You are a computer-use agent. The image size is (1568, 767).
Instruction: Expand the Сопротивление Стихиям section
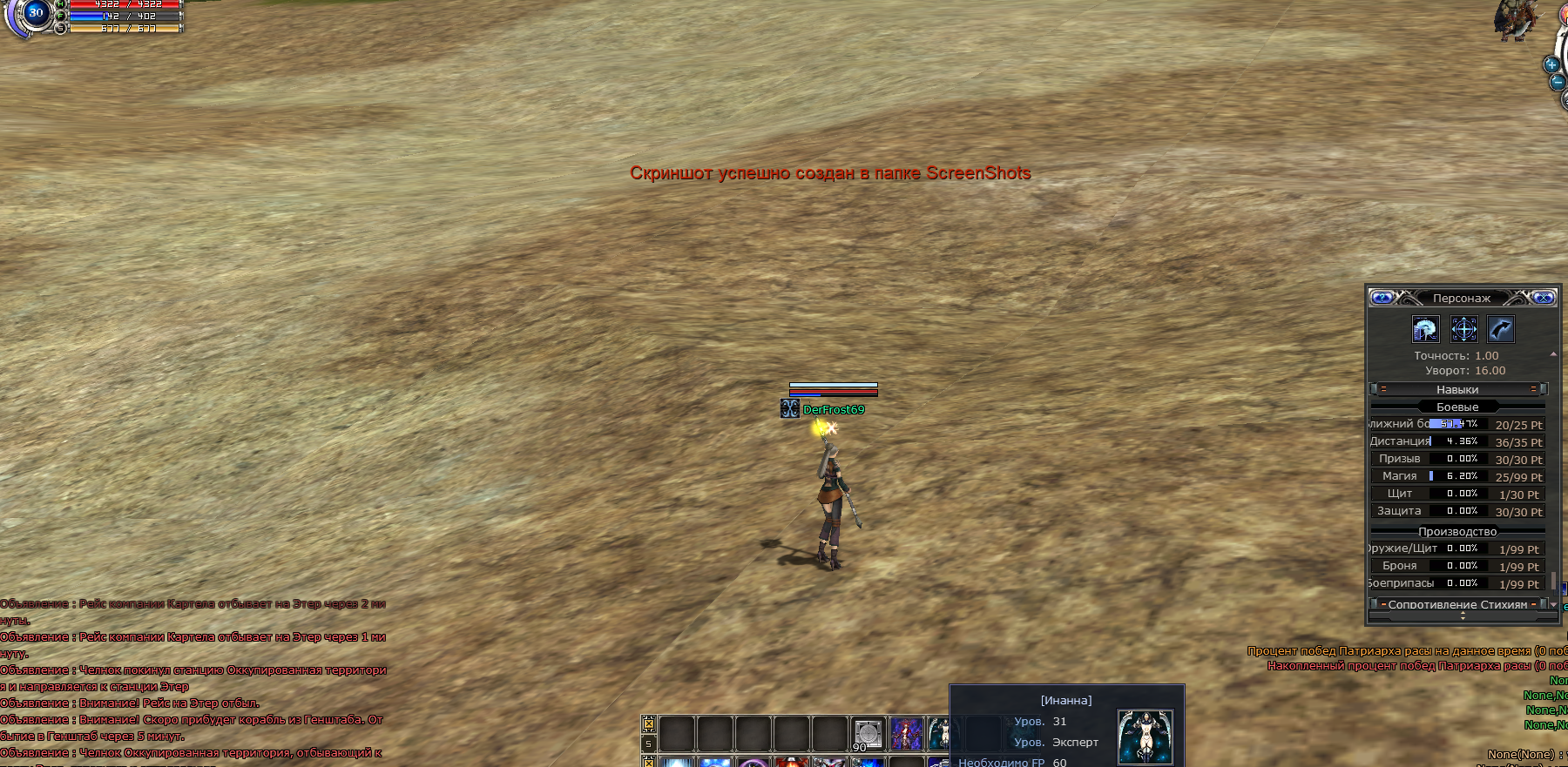point(1457,604)
